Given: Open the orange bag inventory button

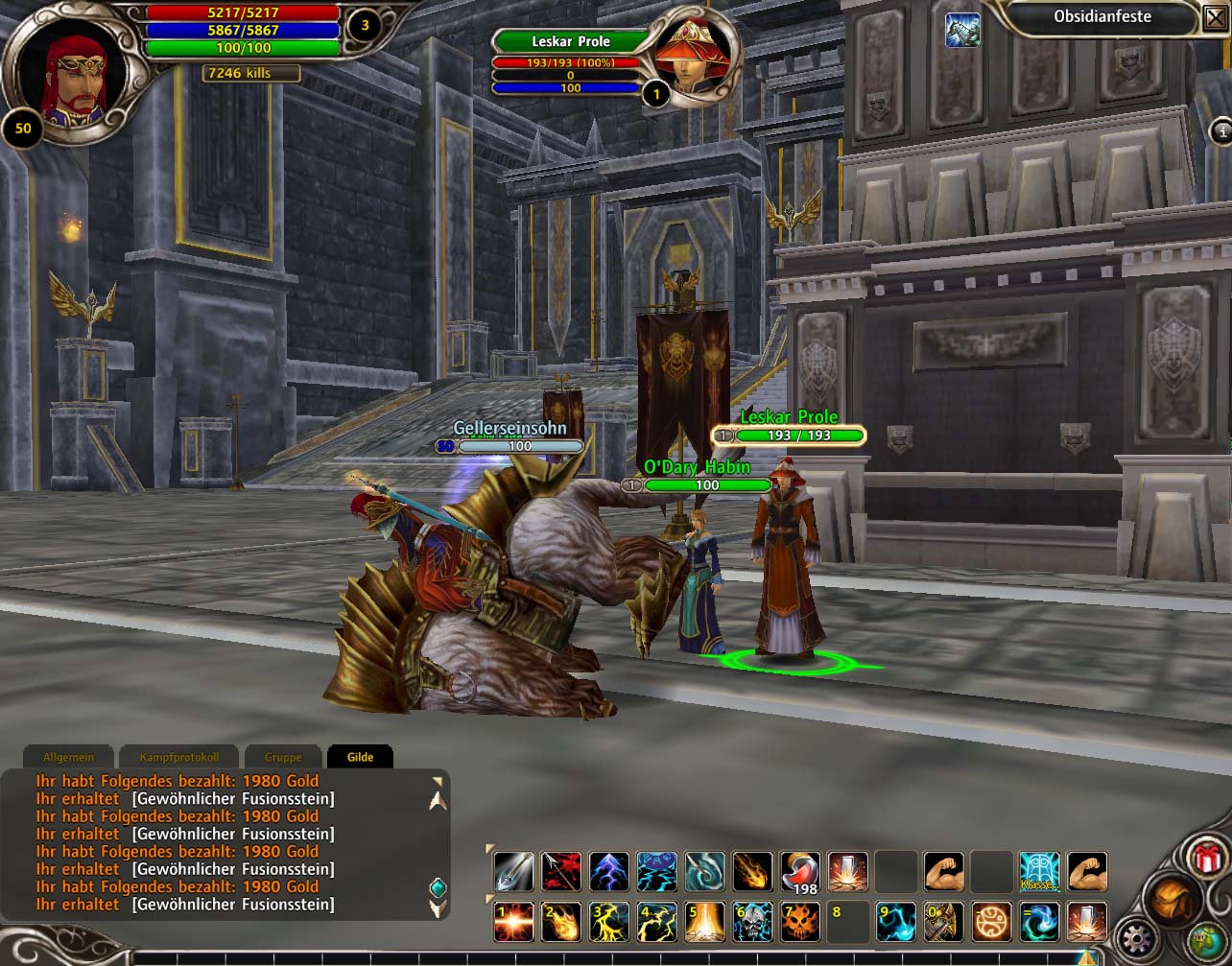Looking at the screenshot, I should coord(1174,898).
